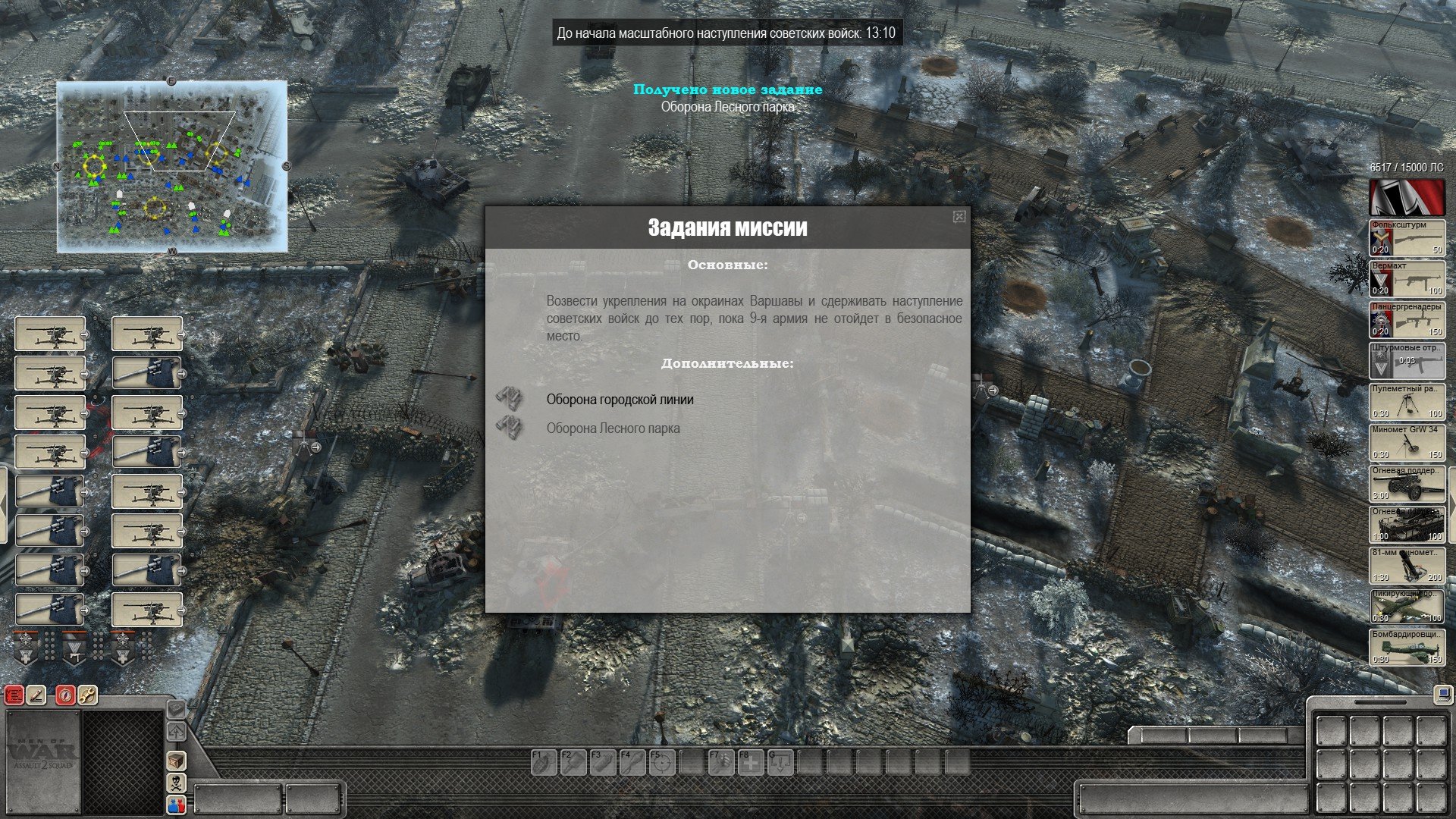Click the pencil edit icon
The height and width of the screenshot is (819, 1456).
pyautogui.click(x=36, y=695)
